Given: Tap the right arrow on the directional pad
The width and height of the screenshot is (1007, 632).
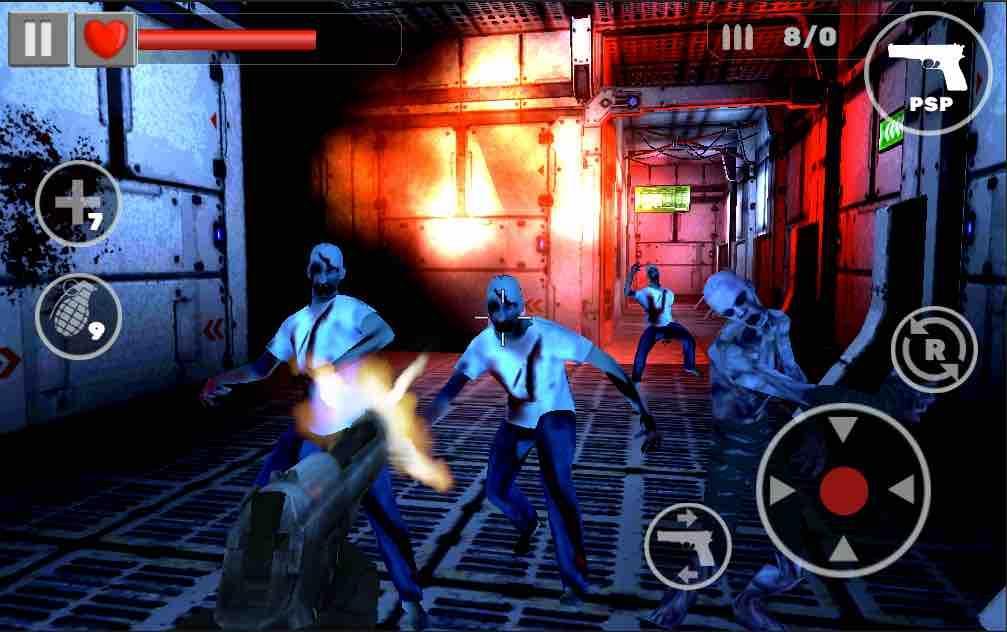Looking at the screenshot, I should point(903,490).
